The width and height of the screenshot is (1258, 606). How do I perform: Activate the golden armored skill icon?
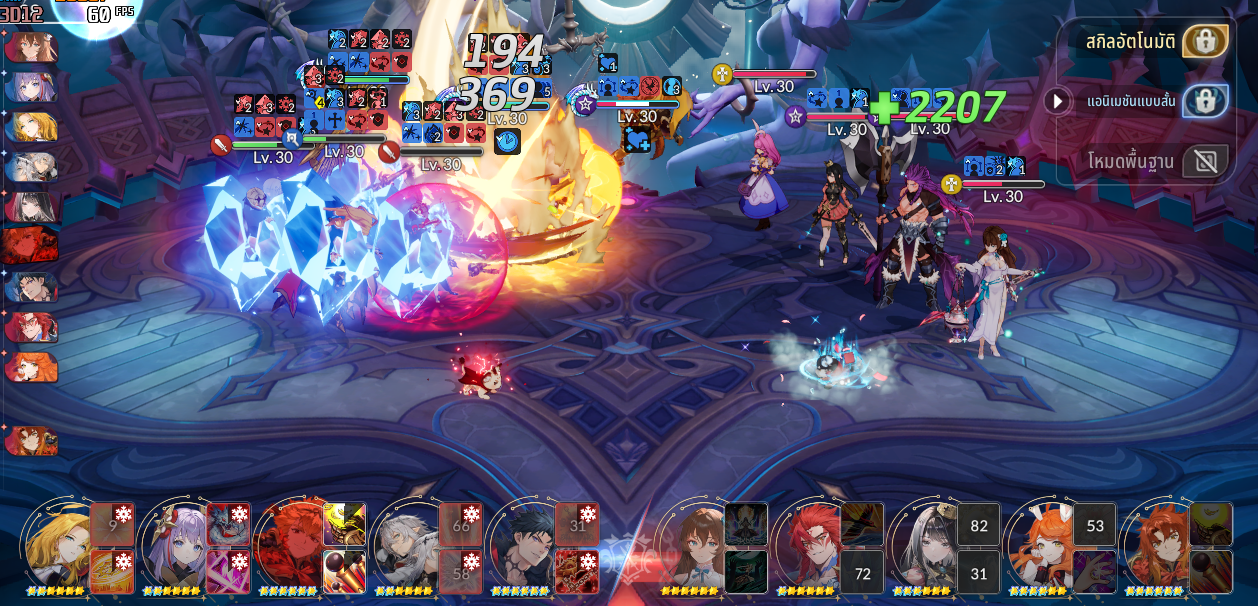(x=344, y=524)
